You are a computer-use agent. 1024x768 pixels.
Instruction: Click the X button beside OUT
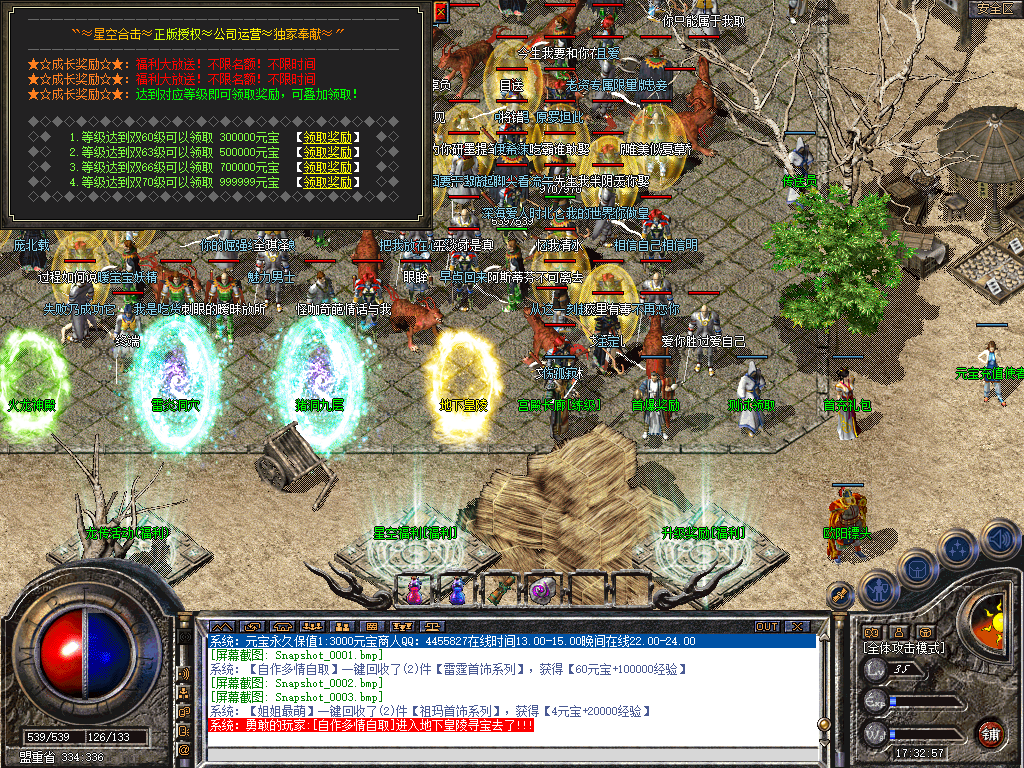pyautogui.click(x=797, y=626)
